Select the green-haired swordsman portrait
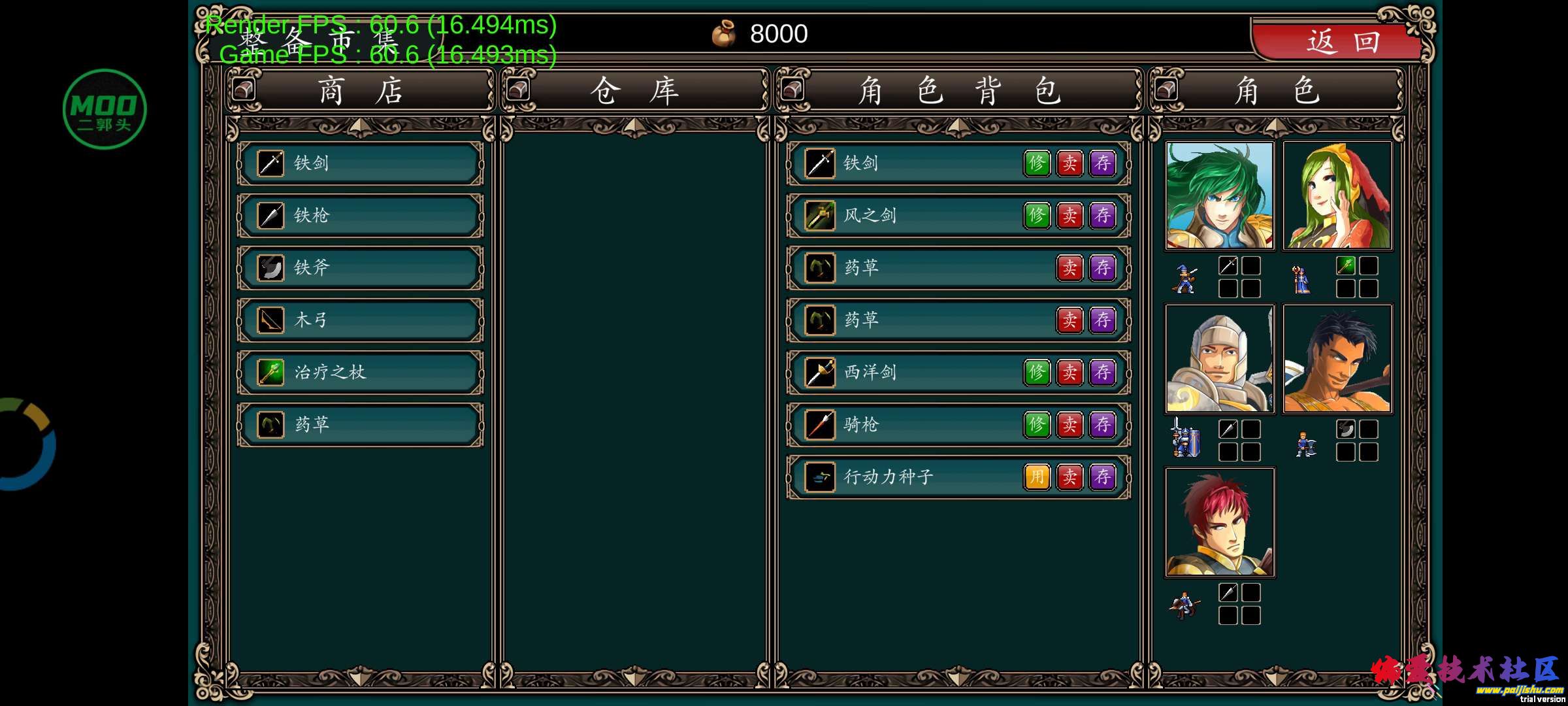 coord(1220,196)
